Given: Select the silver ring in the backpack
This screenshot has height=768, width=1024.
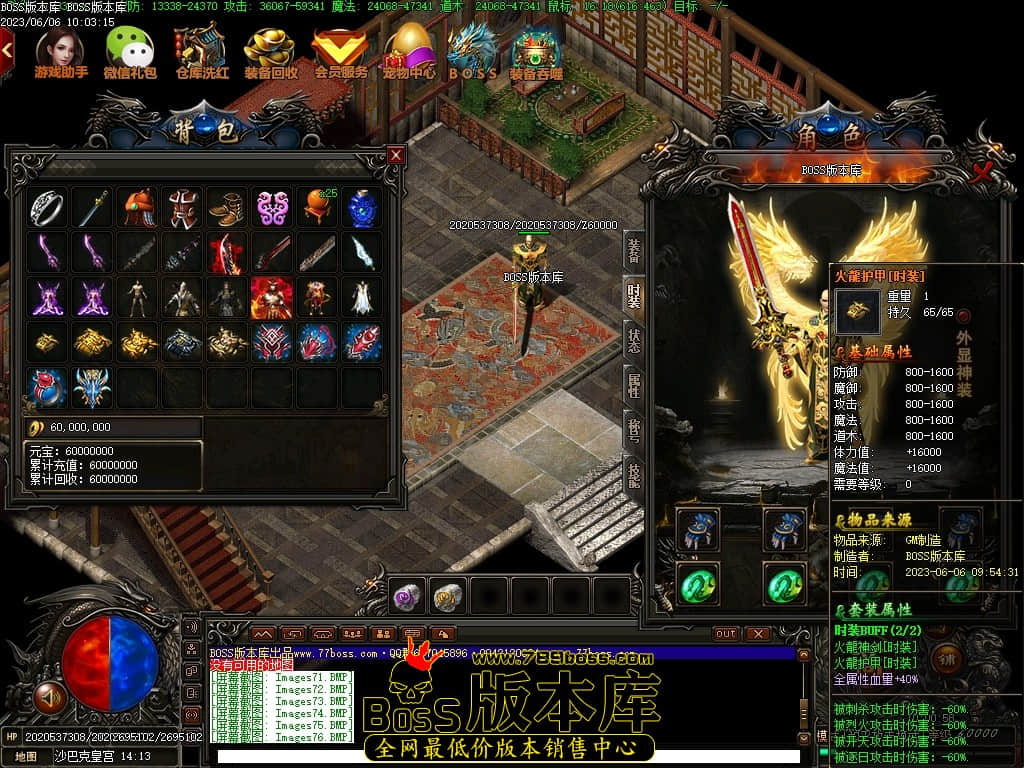Looking at the screenshot, I should [48, 208].
